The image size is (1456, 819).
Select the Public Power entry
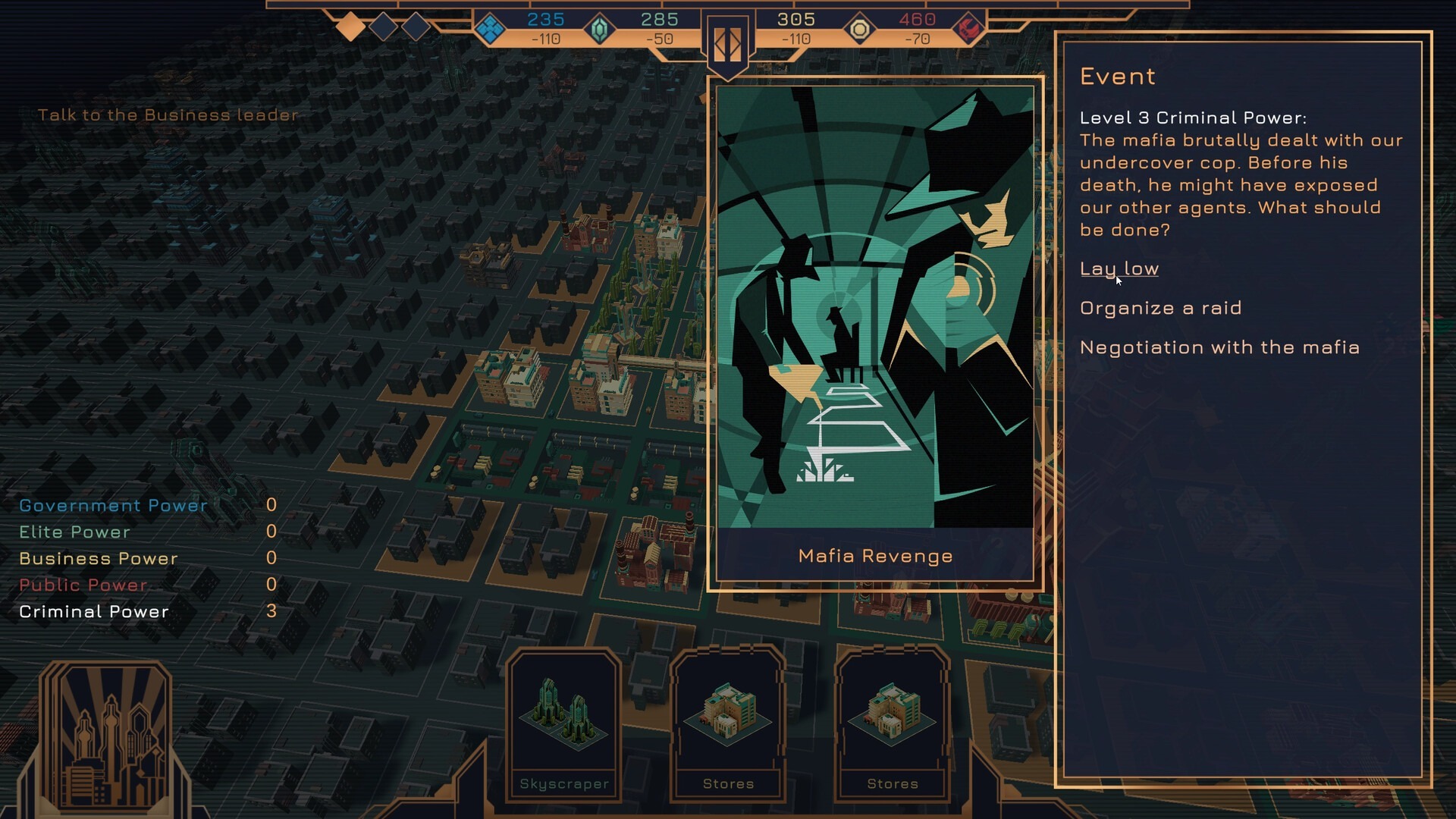tap(83, 585)
